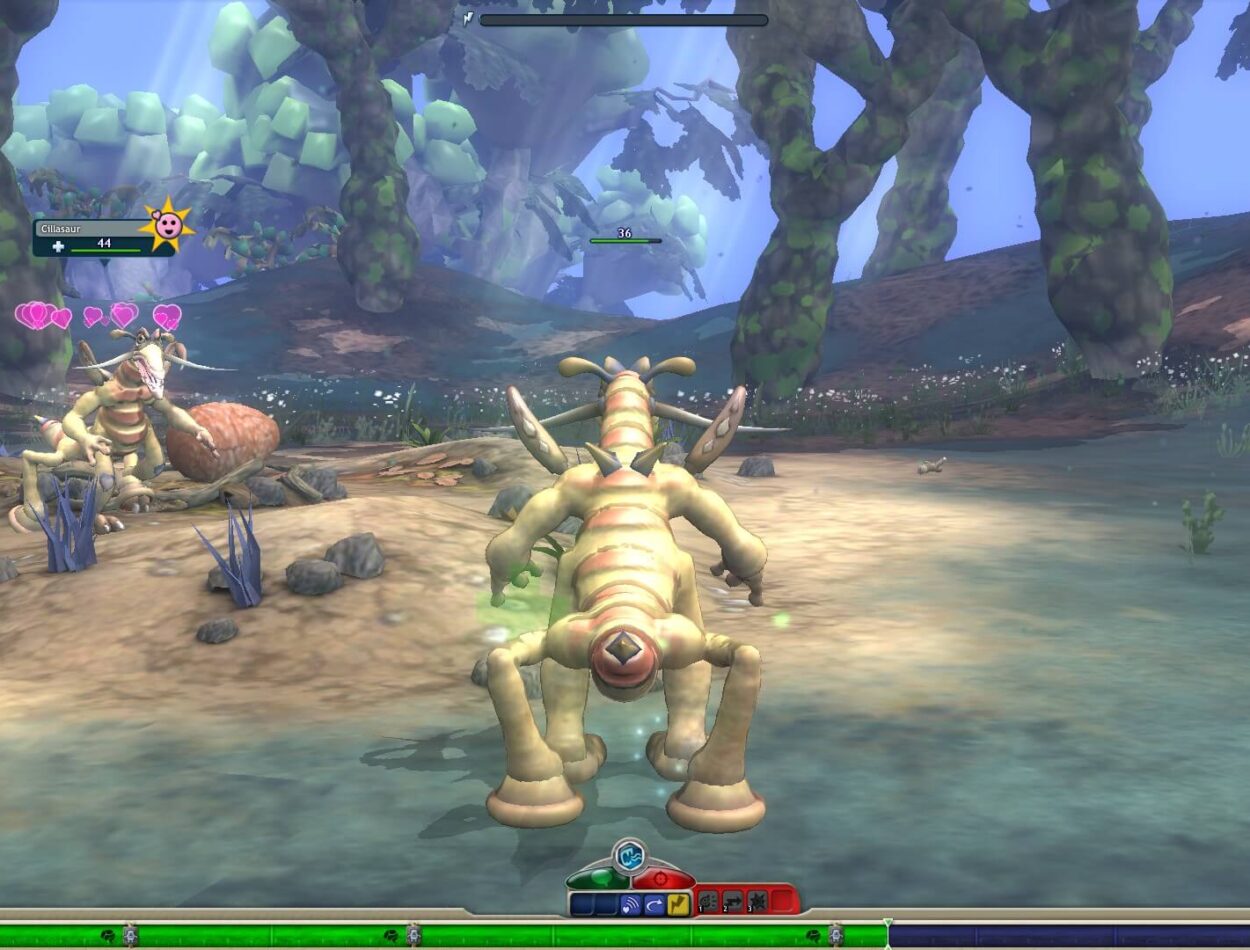Activate the curved white arrow ability

coord(656,904)
